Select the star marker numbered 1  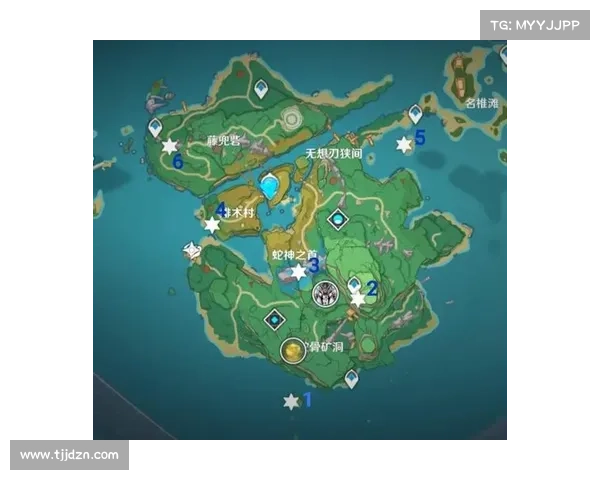[291, 401]
